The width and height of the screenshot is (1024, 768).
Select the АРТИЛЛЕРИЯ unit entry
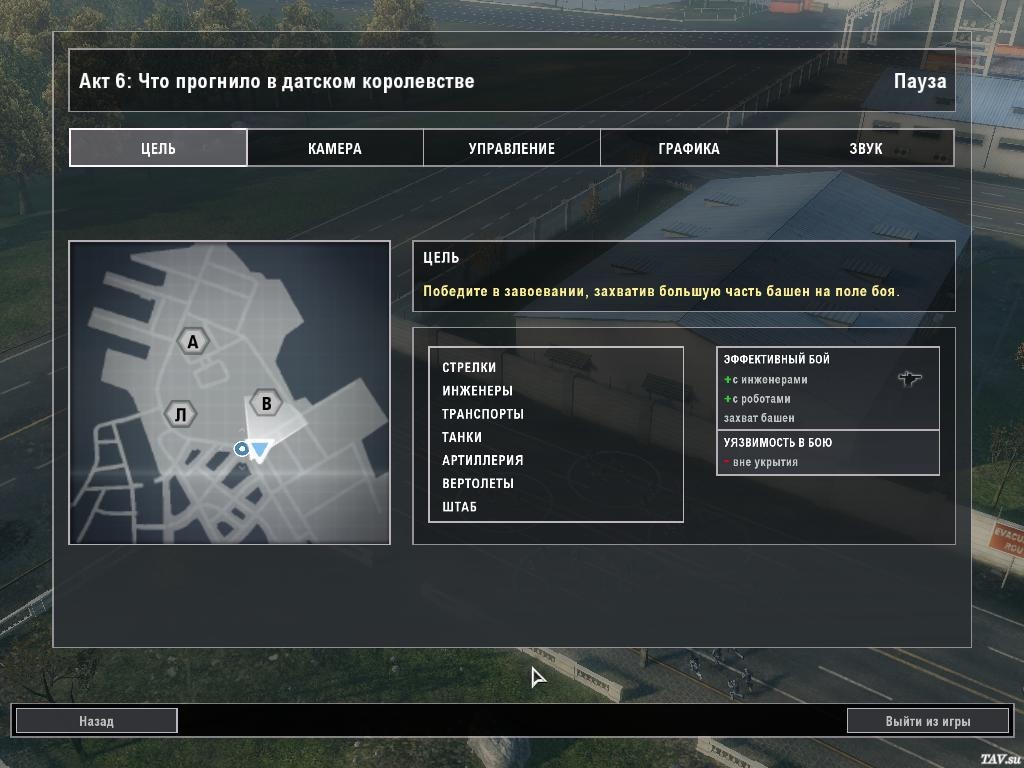click(483, 460)
